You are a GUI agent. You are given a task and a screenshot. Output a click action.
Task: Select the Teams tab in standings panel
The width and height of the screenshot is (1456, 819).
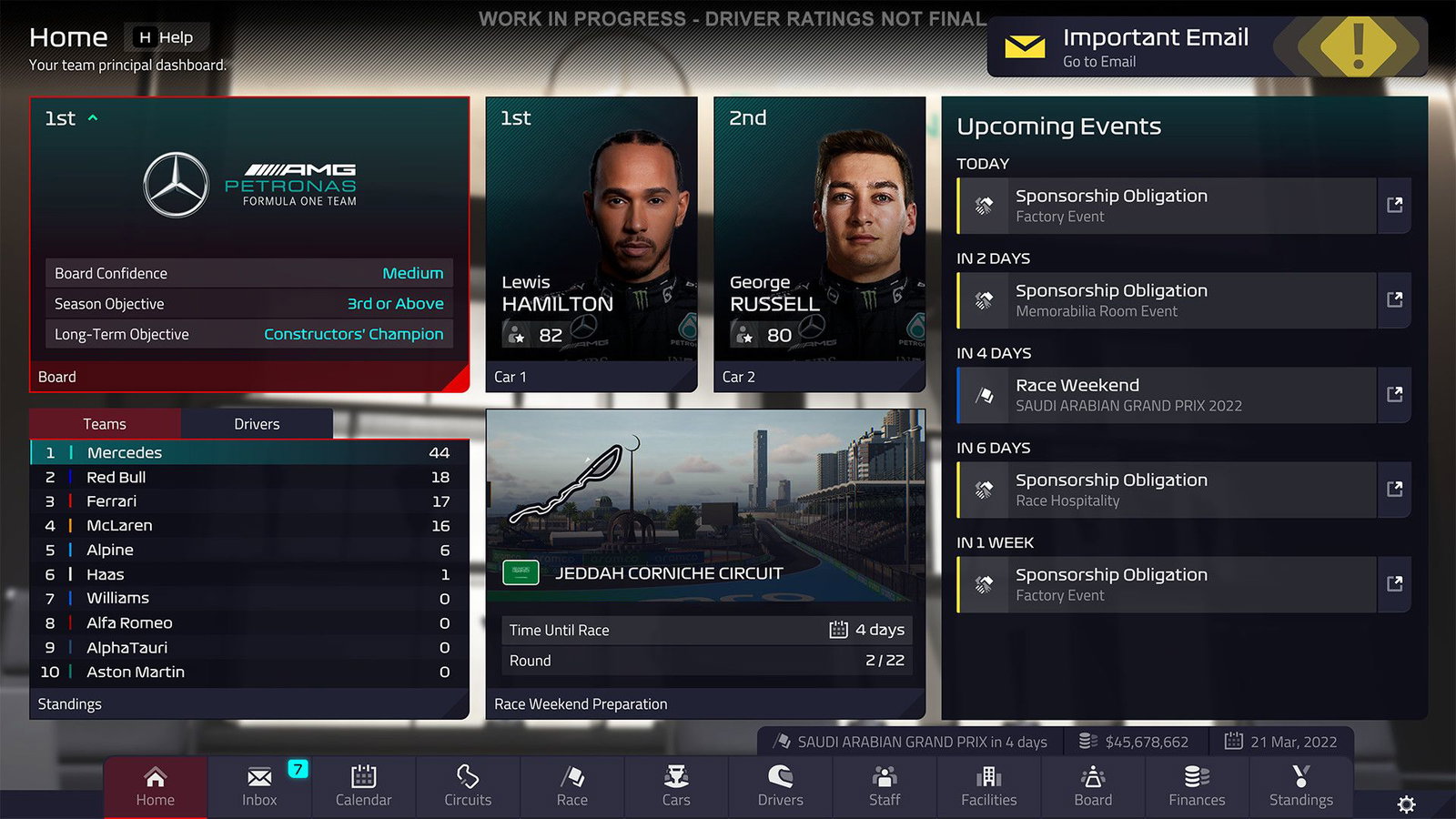[x=105, y=423]
